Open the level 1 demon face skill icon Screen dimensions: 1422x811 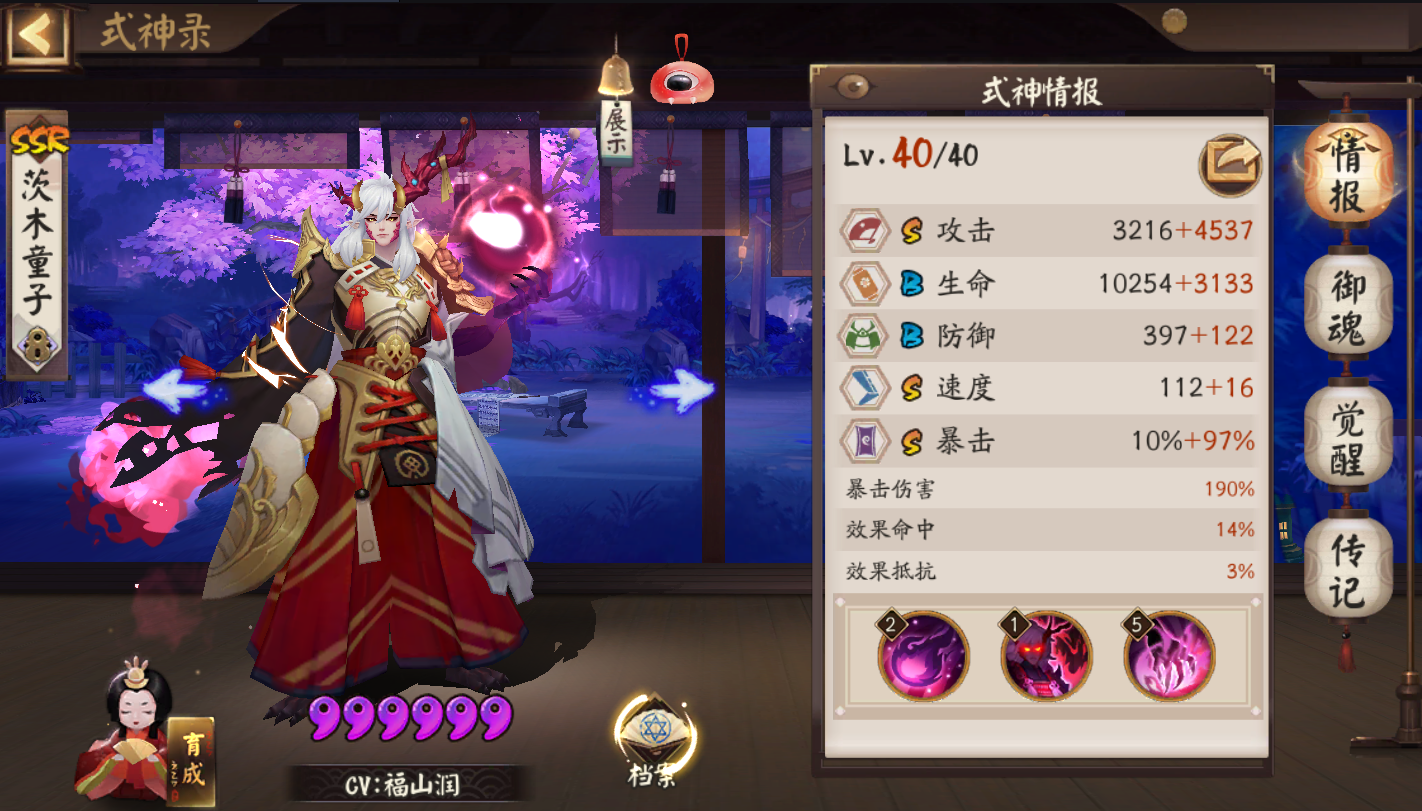[1046, 657]
